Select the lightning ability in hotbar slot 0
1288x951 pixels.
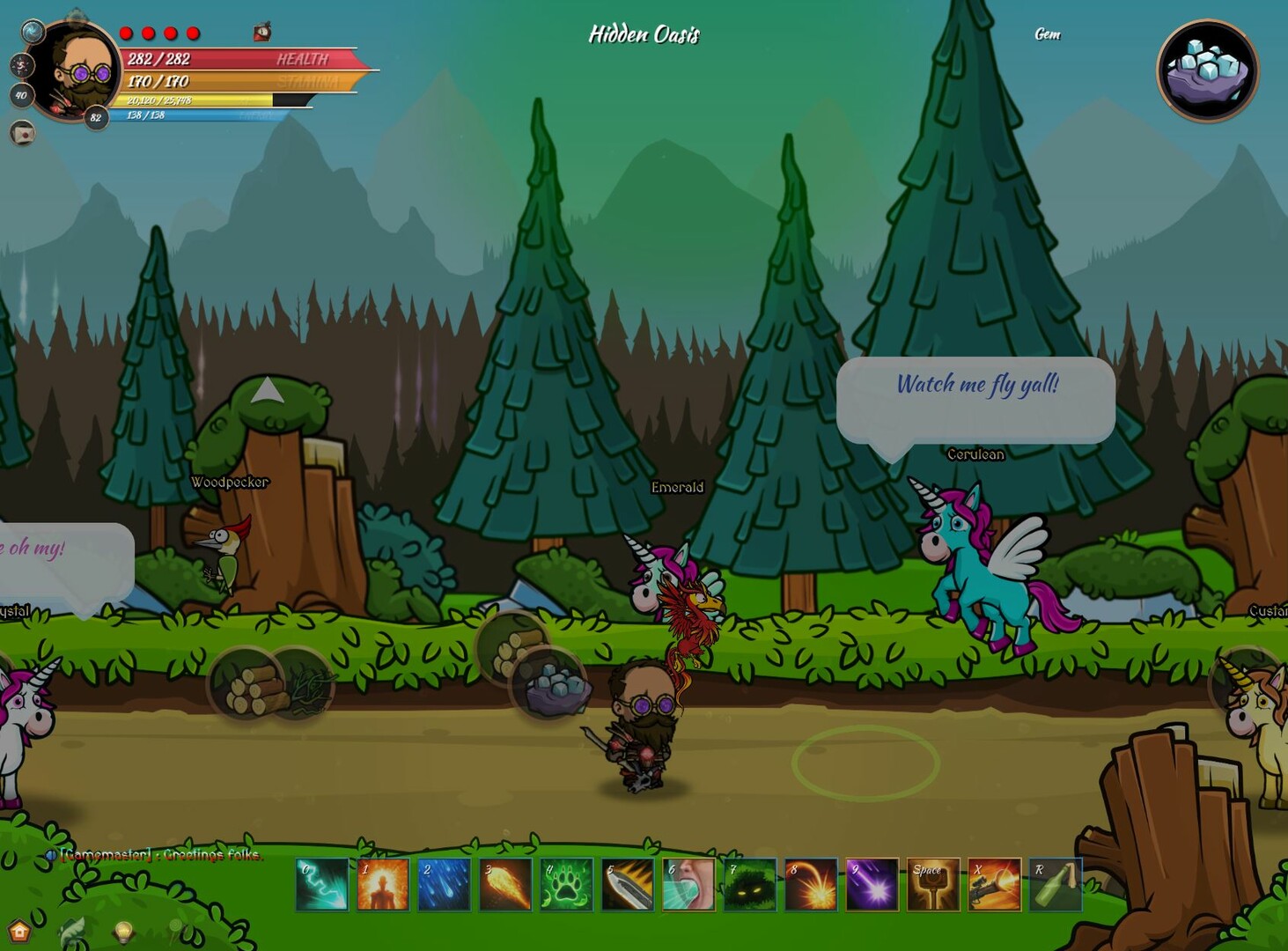pos(321,885)
